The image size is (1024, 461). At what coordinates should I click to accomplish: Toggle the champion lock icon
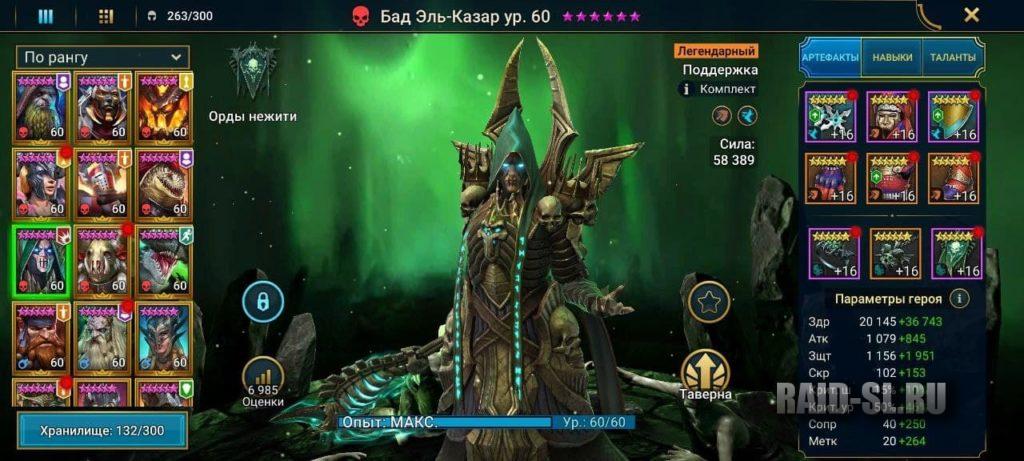tap(263, 301)
